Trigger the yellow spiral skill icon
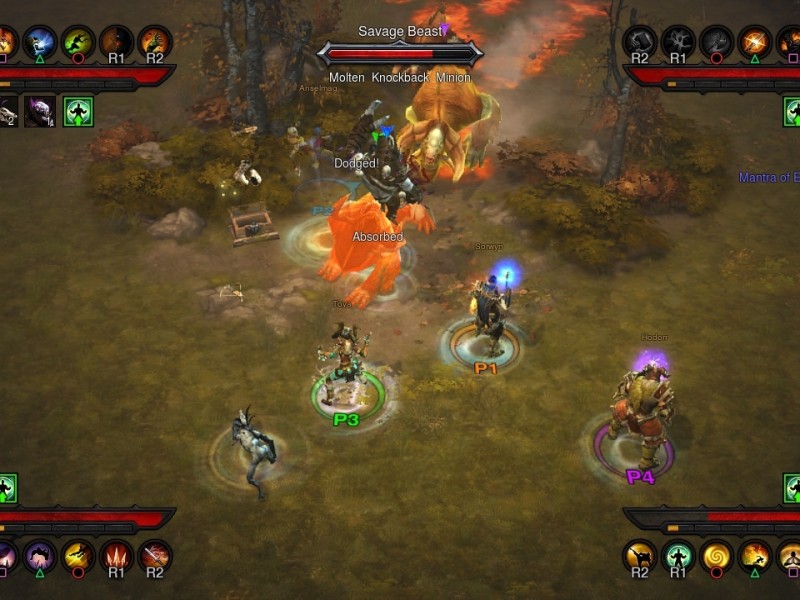 tap(717, 556)
